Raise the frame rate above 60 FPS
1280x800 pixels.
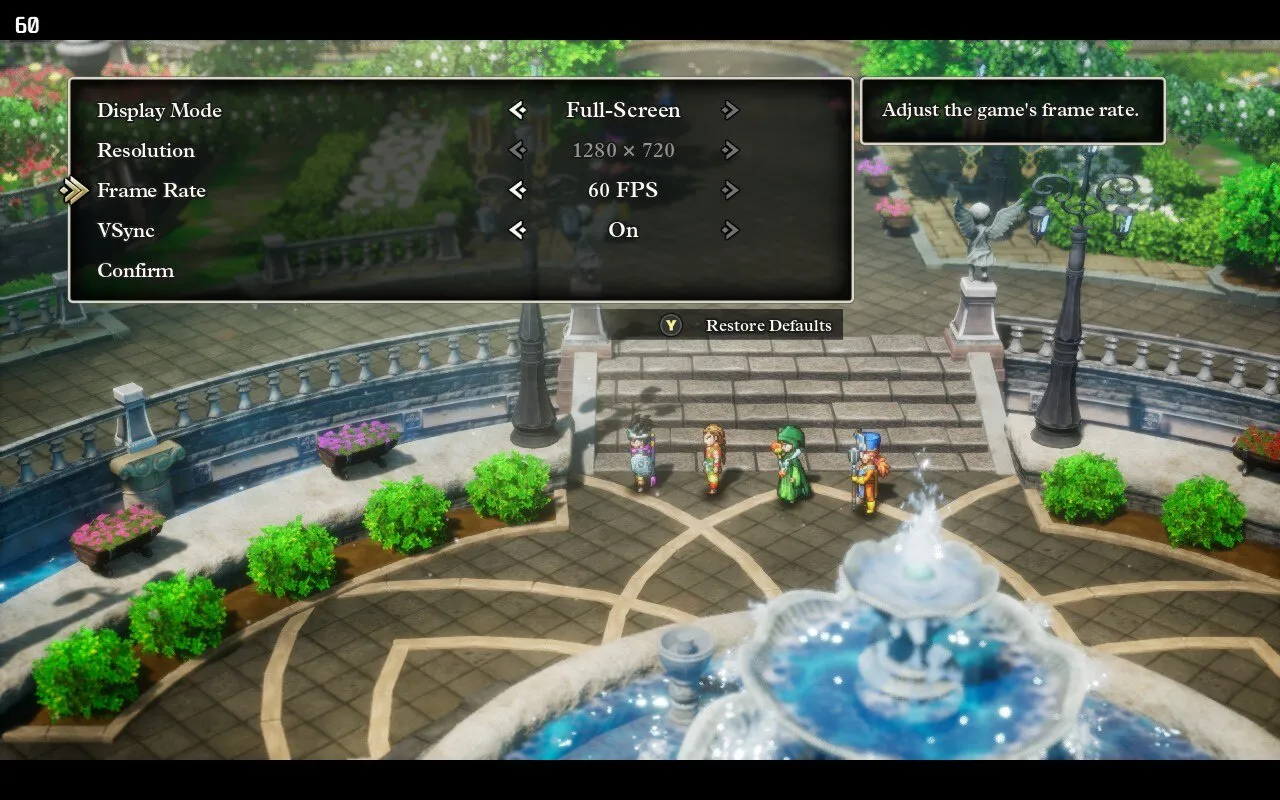coord(730,190)
